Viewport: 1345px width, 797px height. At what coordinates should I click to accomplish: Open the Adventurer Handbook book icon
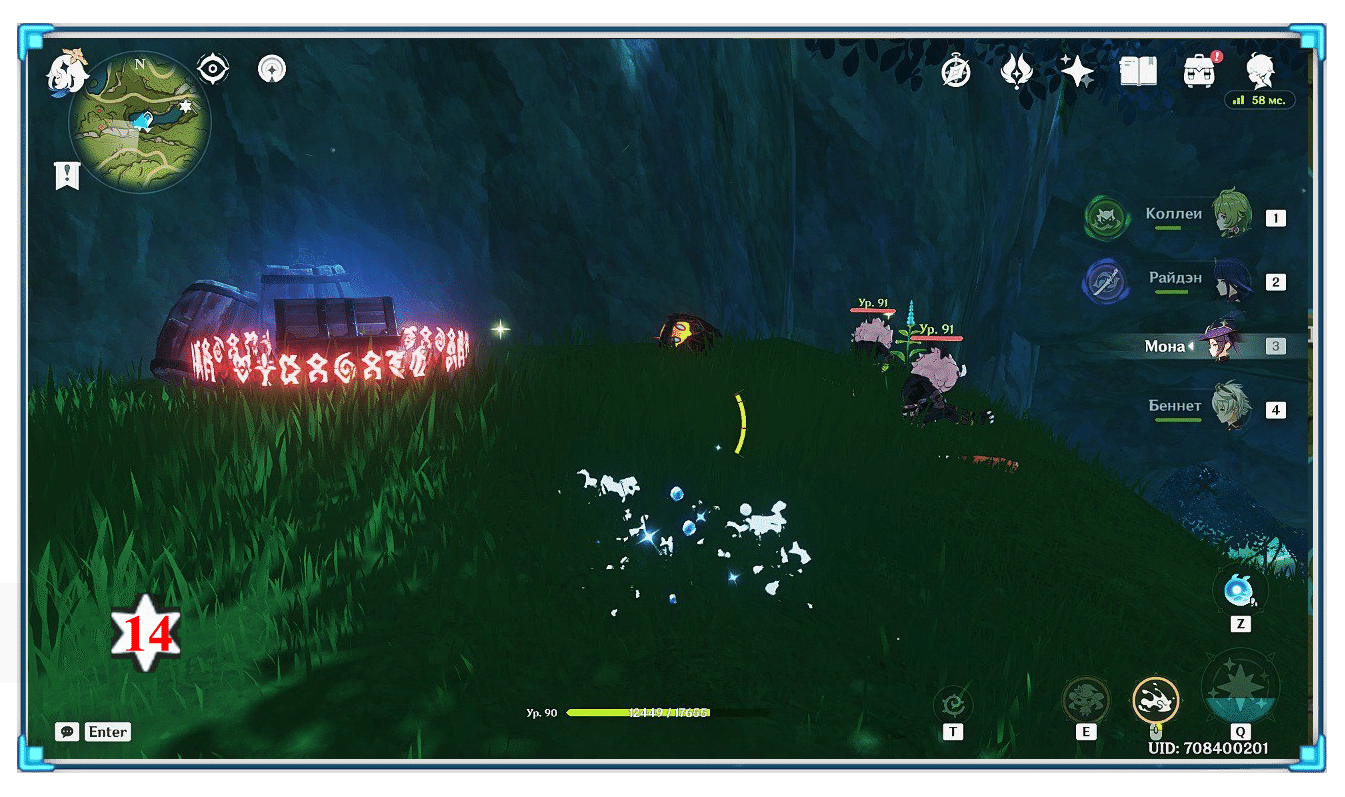tap(1138, 71)
